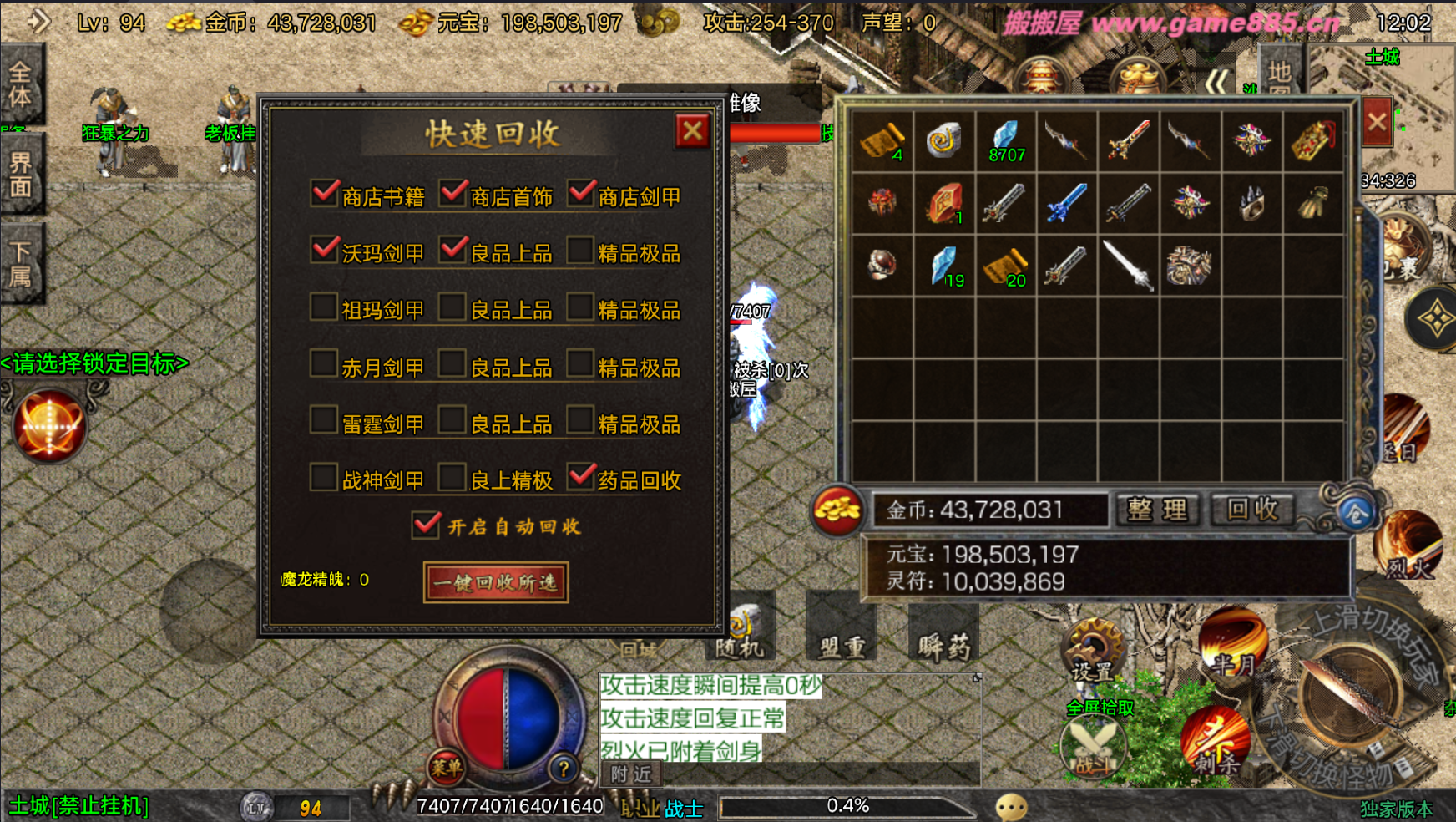Toggle the 开启自动回收 auto-recycle checkbox
Screen dimensions: 1456x822
pyautogui.click(x=426, y=525)
